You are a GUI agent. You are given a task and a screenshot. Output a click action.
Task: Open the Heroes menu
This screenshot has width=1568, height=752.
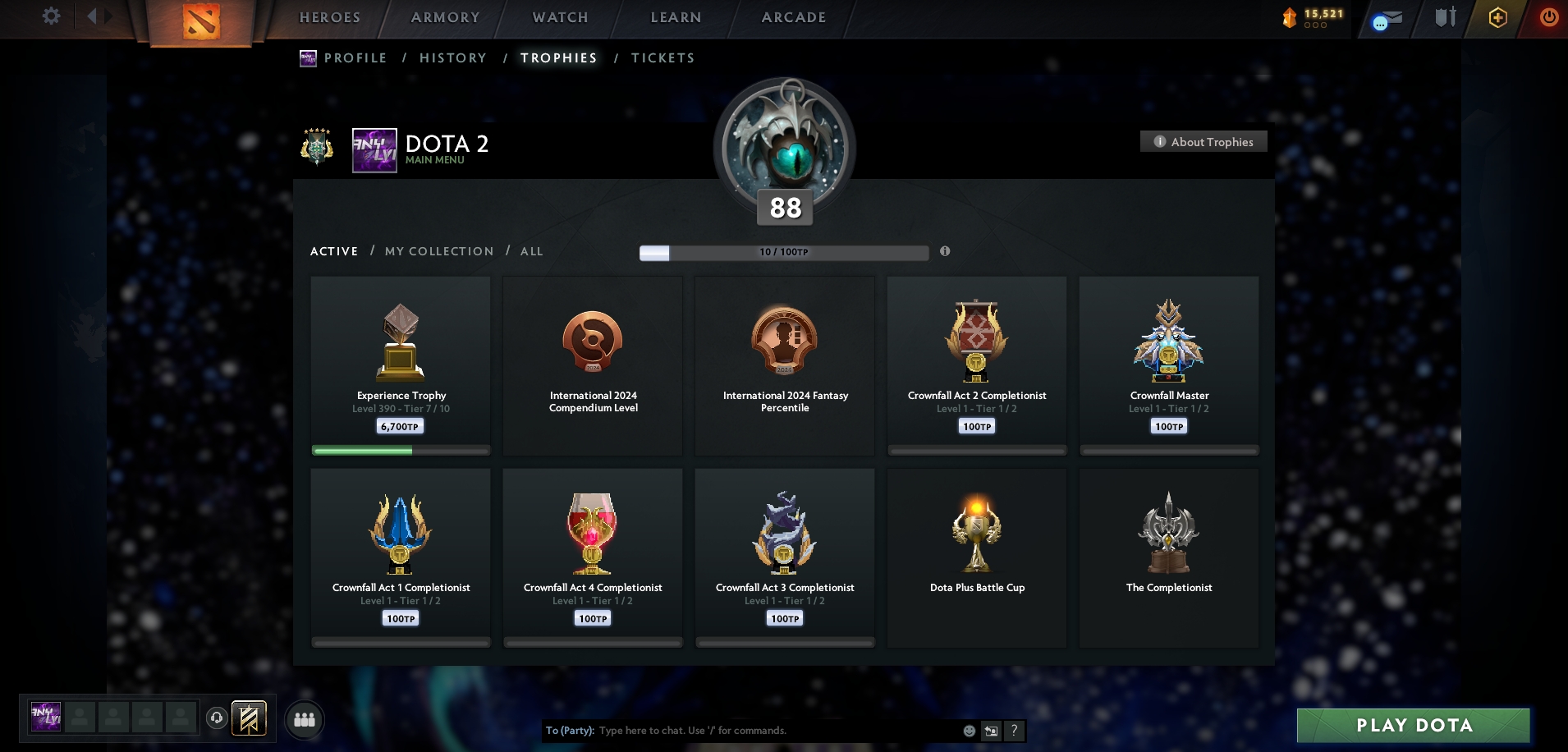coord(330,17)
